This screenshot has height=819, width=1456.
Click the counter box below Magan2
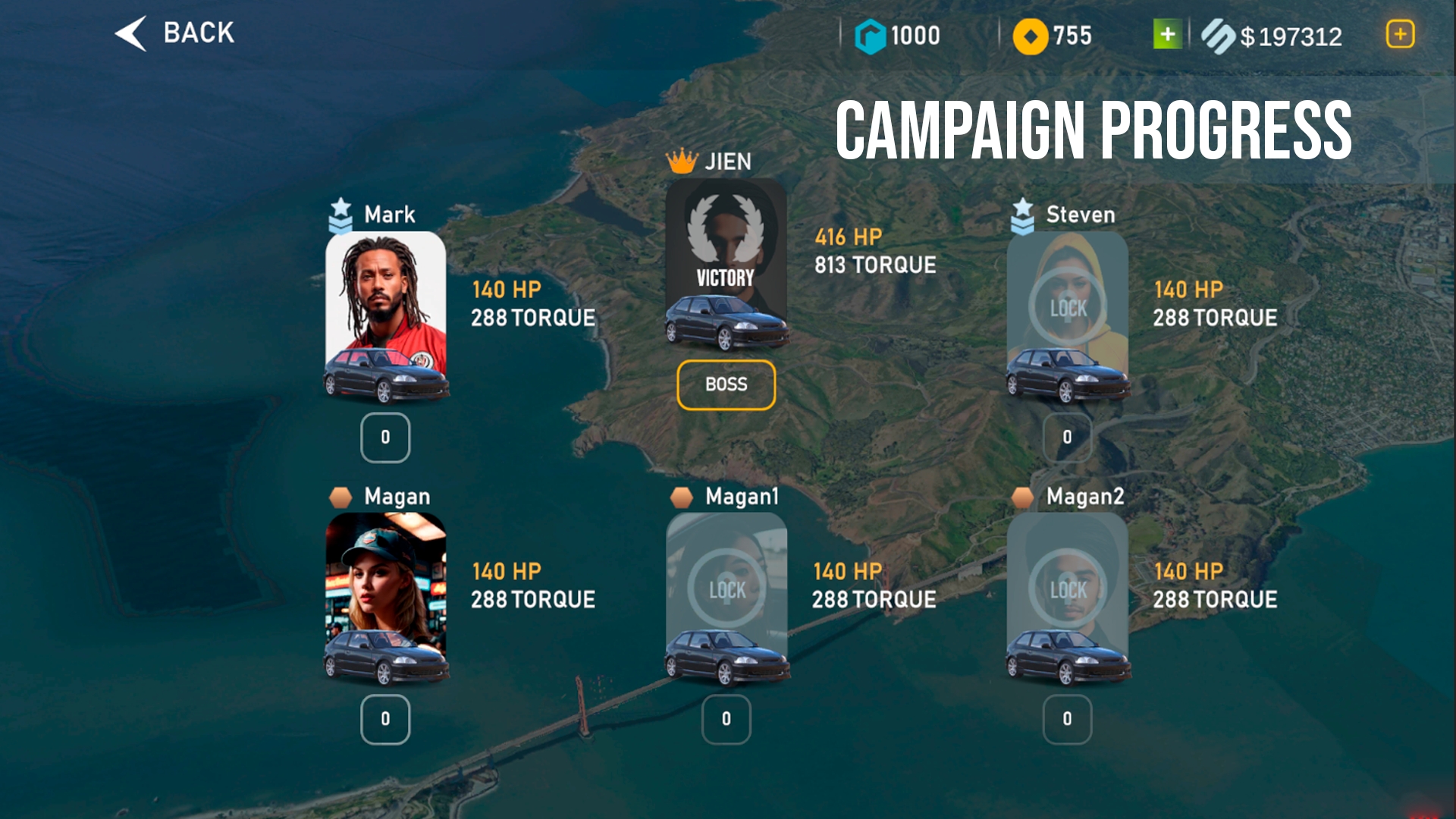pyautogui.click(x=1067, y=719)
